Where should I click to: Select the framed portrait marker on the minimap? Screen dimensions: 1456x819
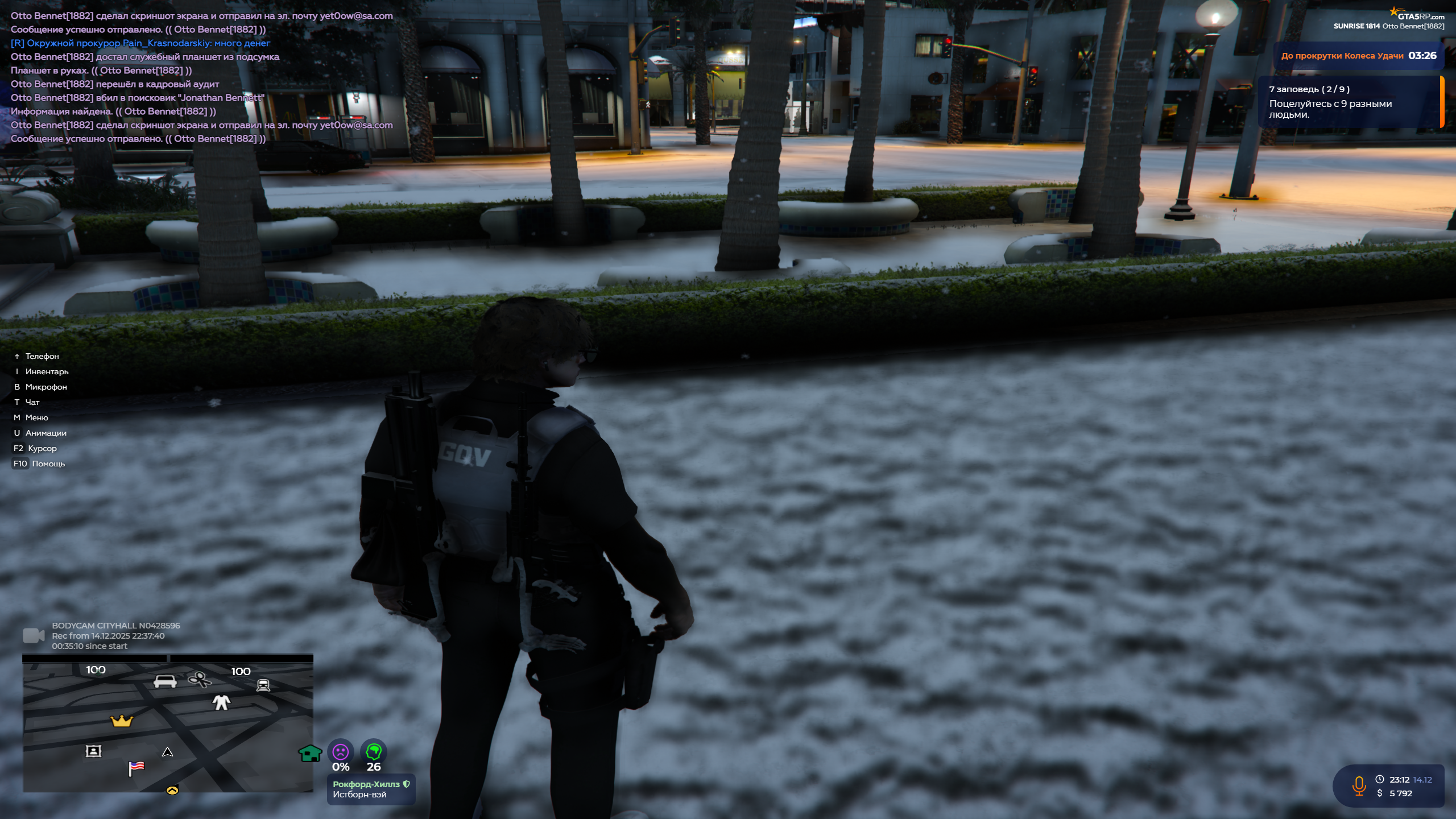pos(93,751)
